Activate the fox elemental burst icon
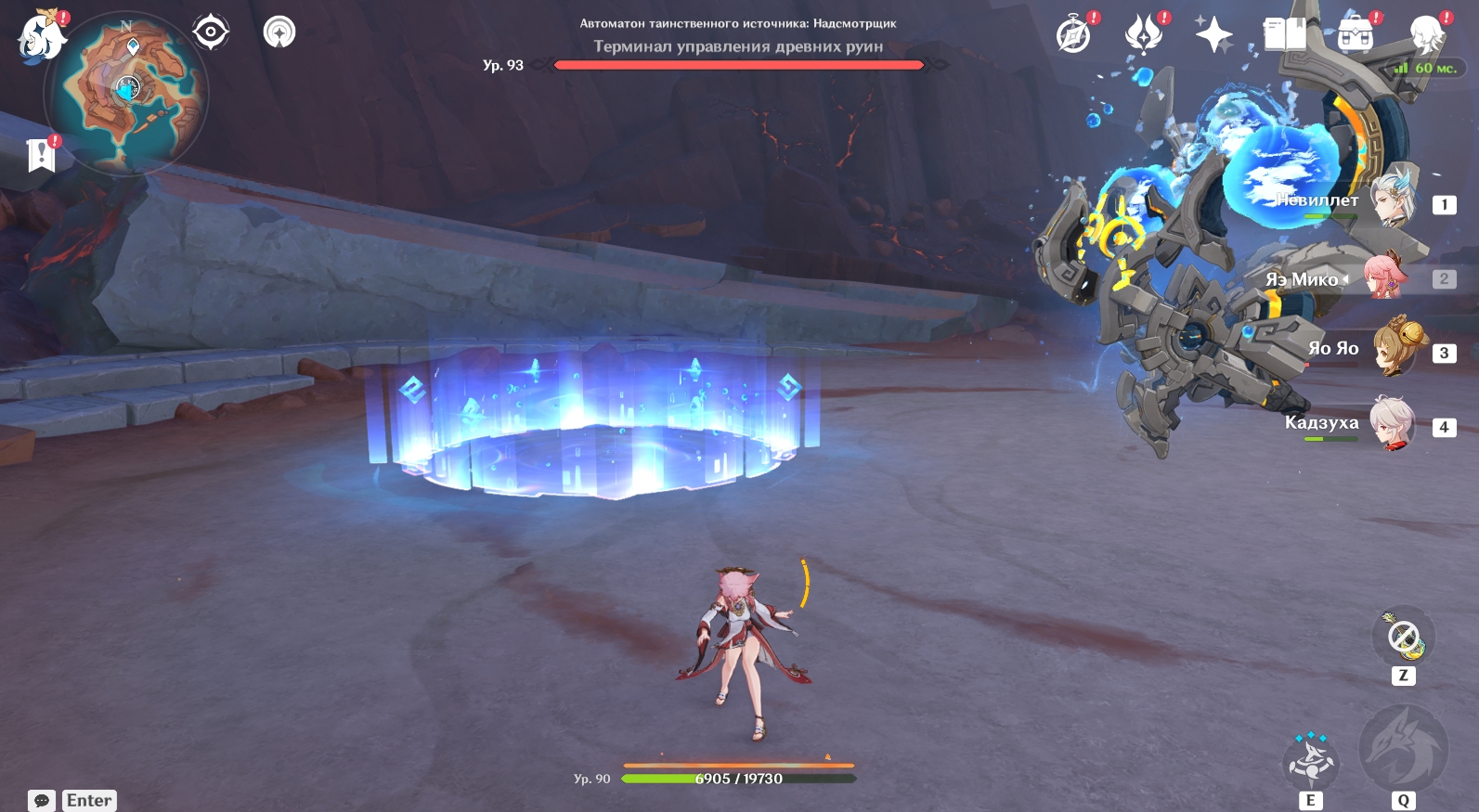The image size is (1479, 812). click(1403, 749)
